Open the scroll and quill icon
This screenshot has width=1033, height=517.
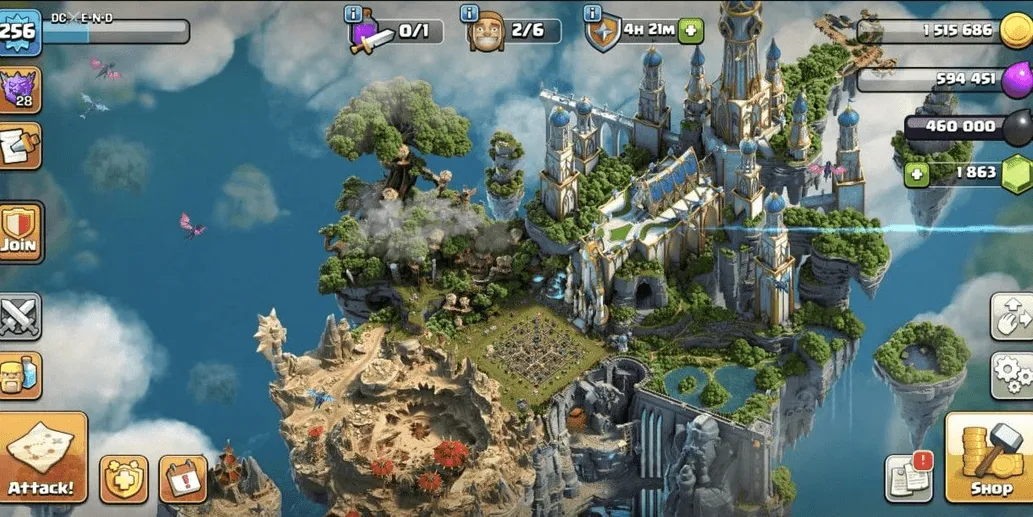pos(19,146)
